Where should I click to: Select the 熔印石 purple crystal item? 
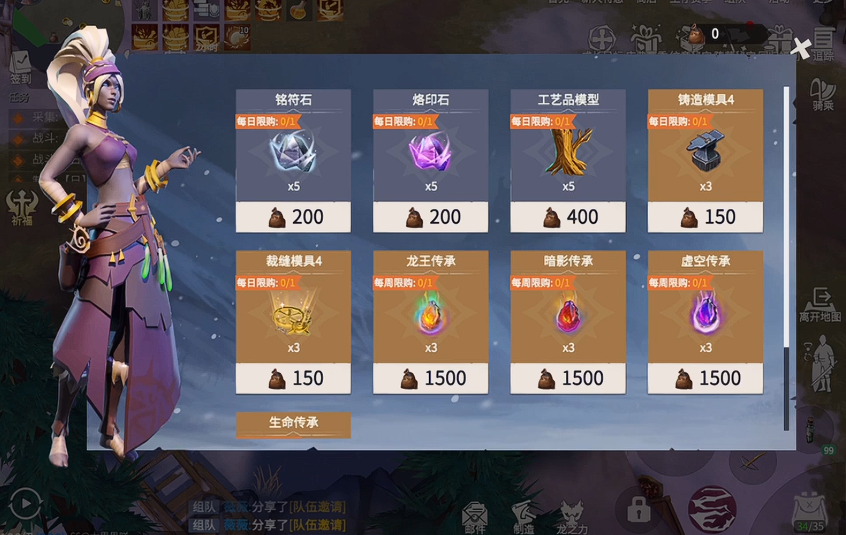[431, 160]
